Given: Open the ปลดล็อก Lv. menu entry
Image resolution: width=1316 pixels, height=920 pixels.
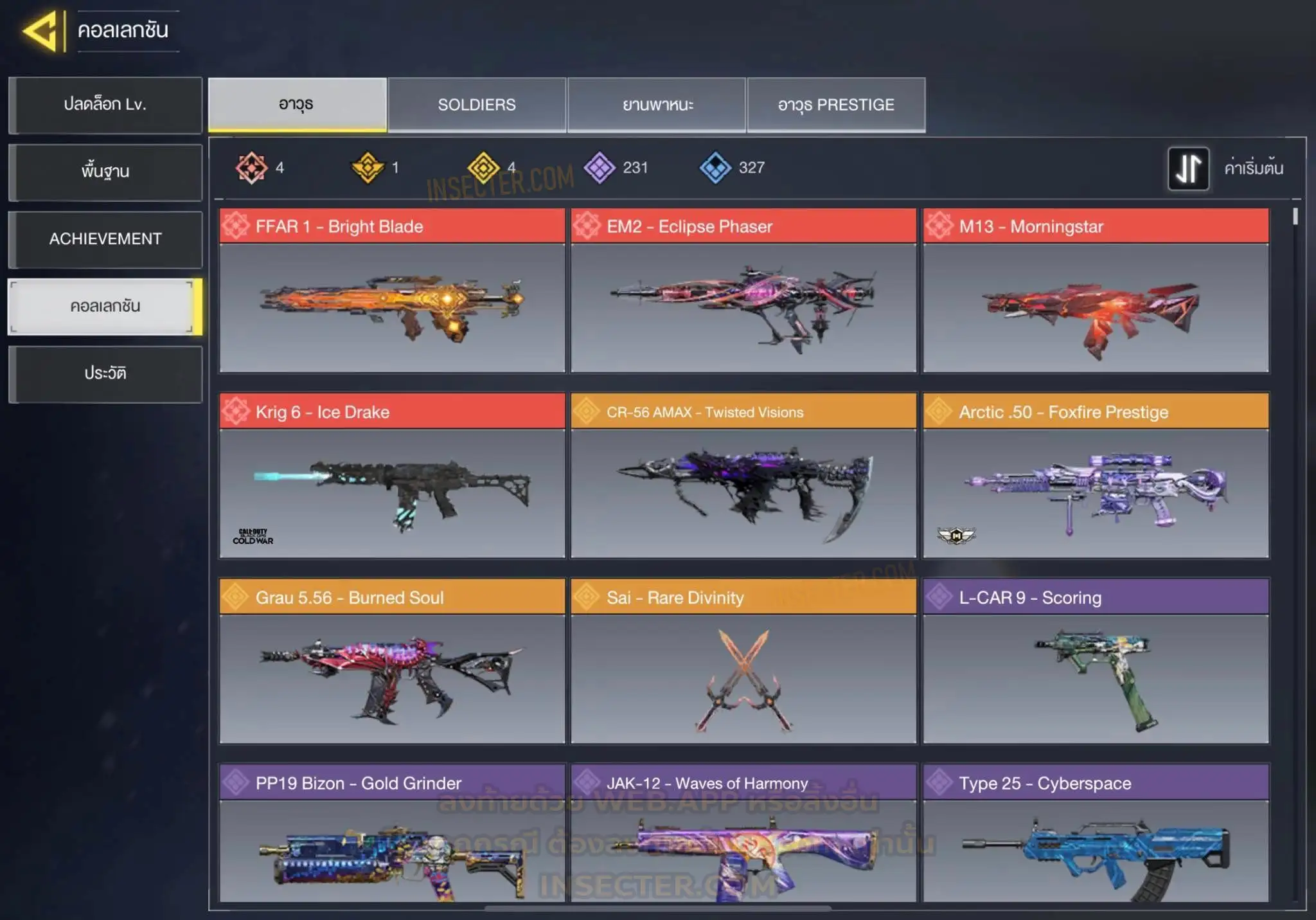Looking at the screenshot, I should point(105,105).
